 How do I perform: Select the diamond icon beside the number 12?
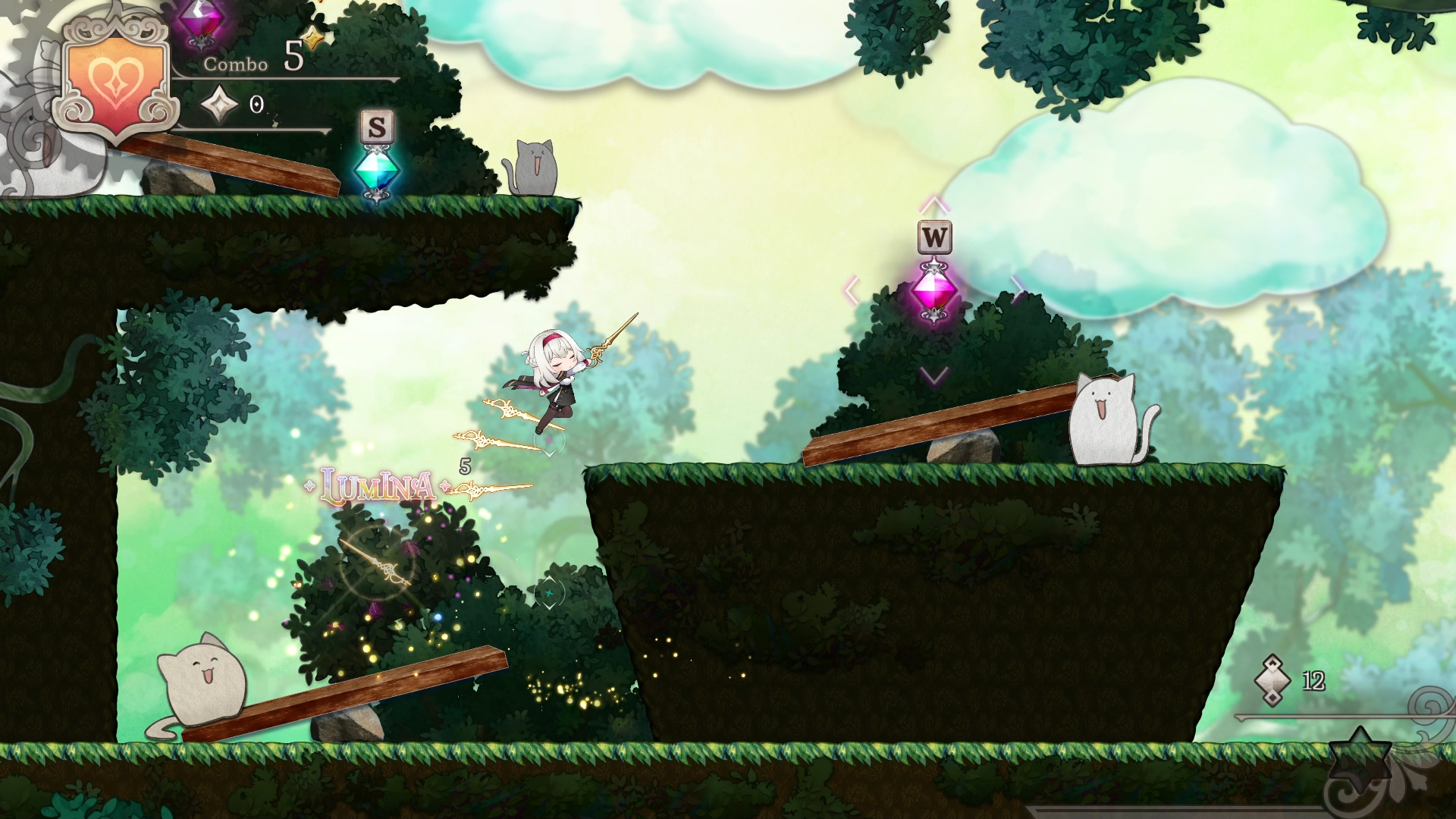1272,680
